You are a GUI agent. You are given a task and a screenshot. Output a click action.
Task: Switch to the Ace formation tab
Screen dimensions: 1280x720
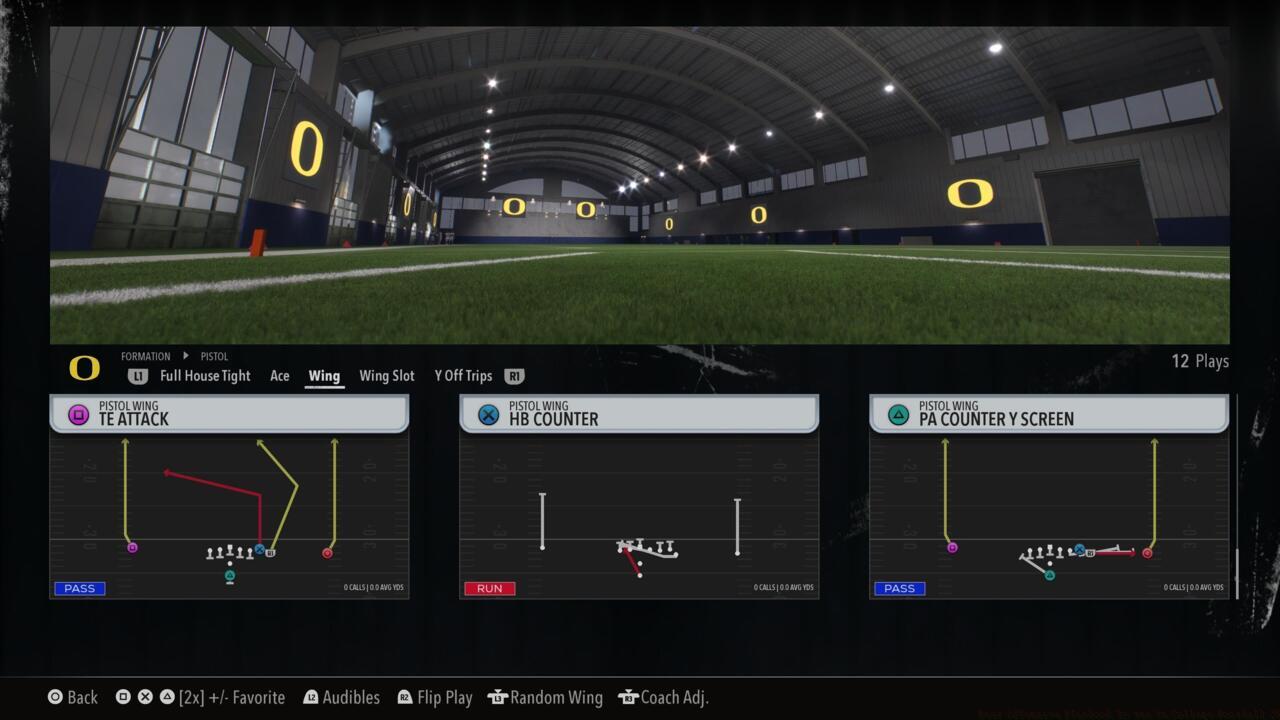pyautogui.click(x=279, y=376)
